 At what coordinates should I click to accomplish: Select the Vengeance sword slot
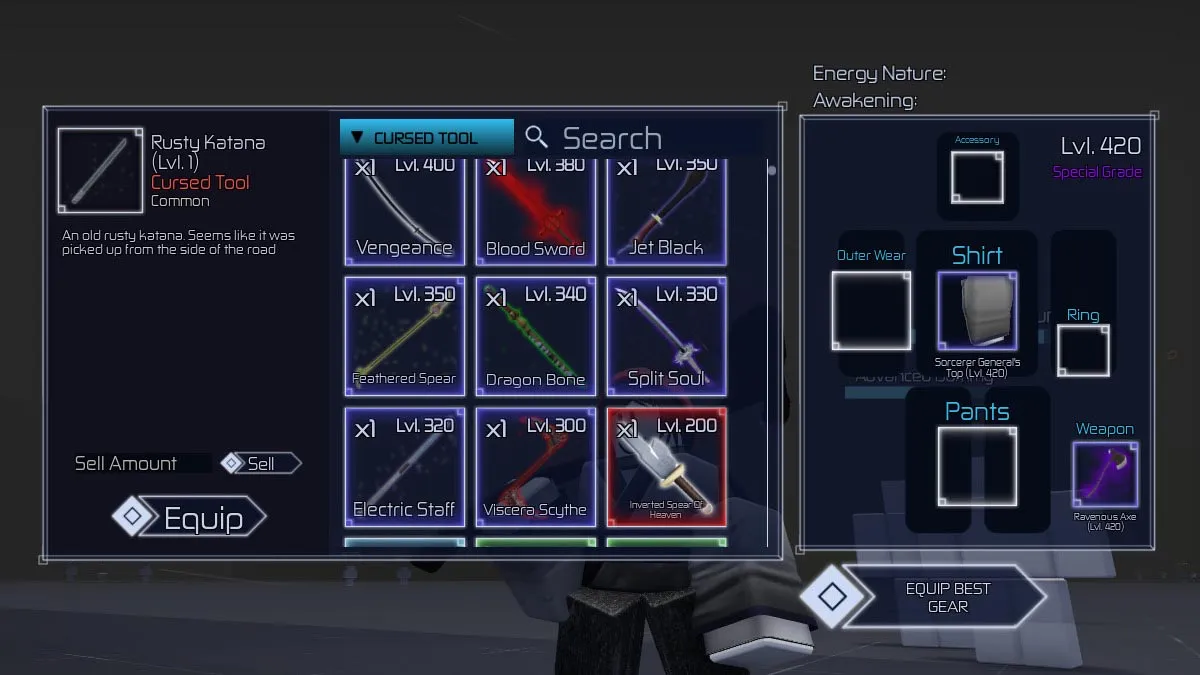click(405, 210)
